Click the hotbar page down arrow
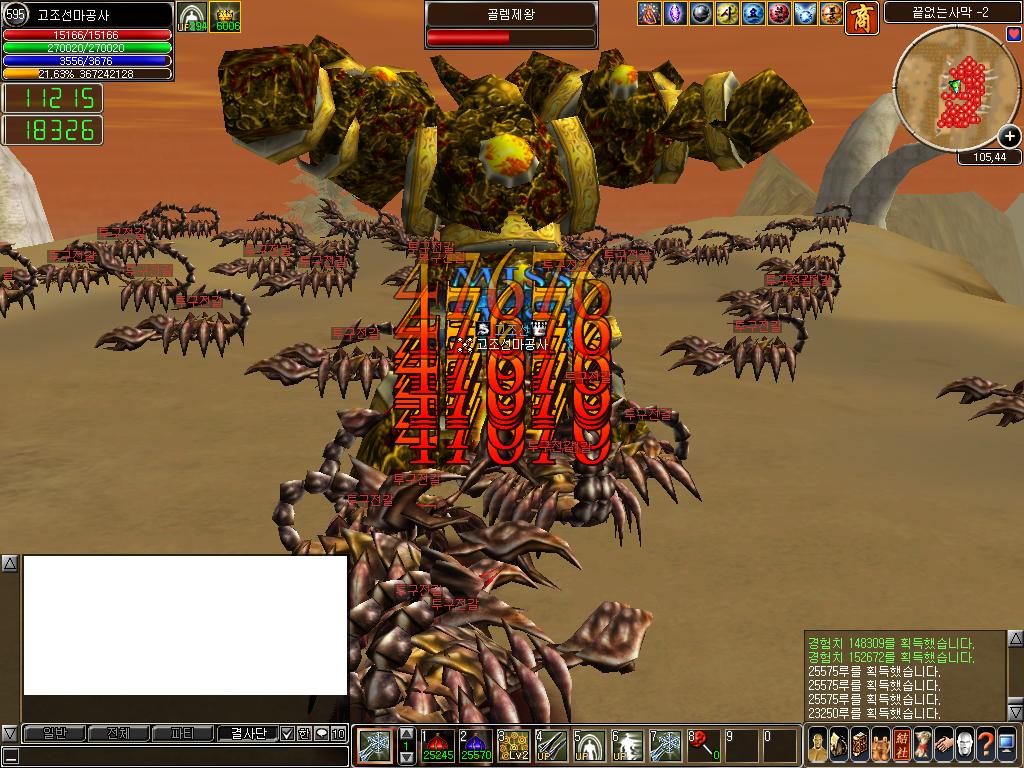This screenshot has width=1024, height=768. coord(407,757)
